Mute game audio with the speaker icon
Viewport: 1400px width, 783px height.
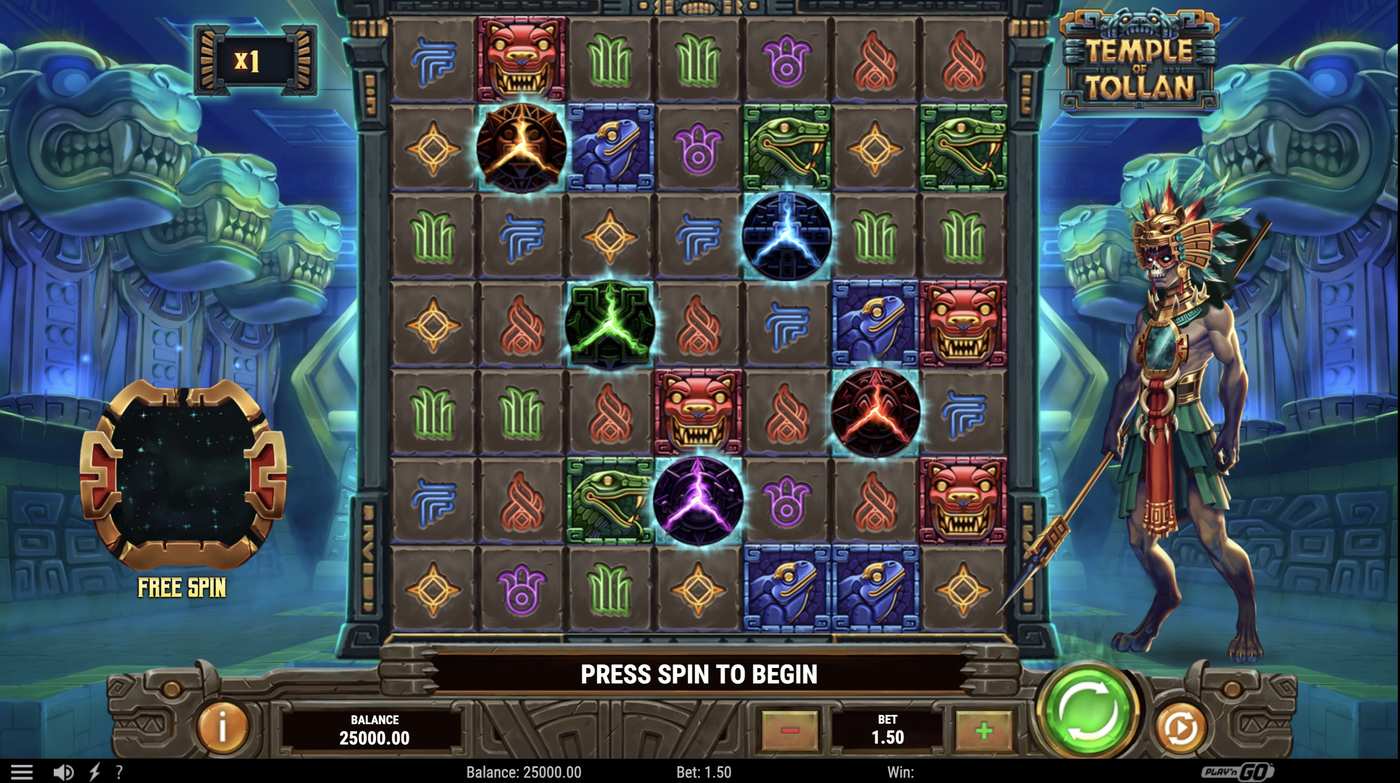62,771
